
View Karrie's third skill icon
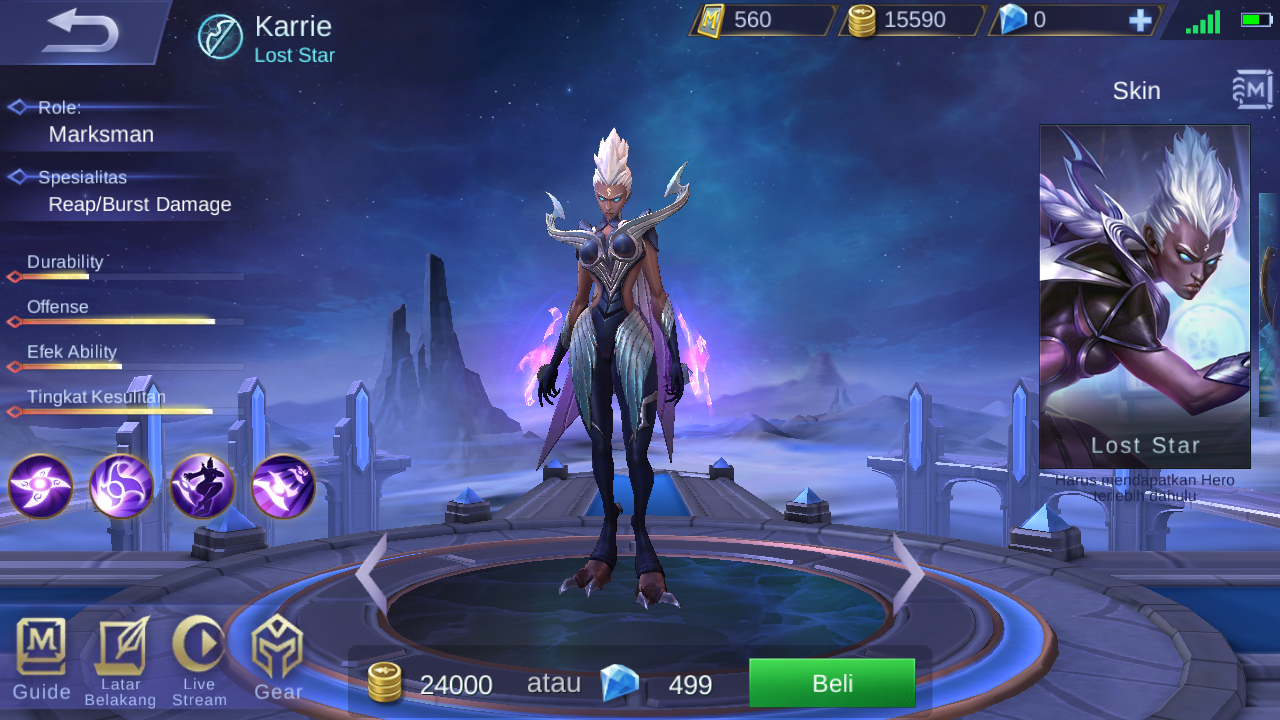point(202,487)
